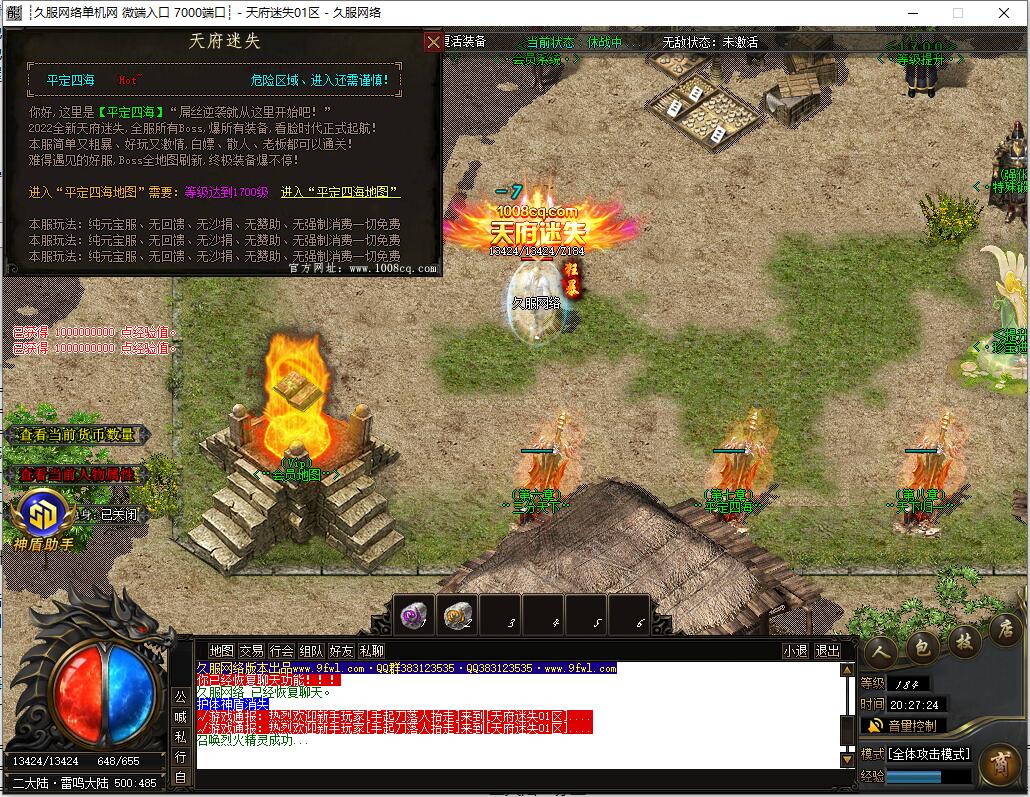Open the 好友 friends tab

point(341,651)
